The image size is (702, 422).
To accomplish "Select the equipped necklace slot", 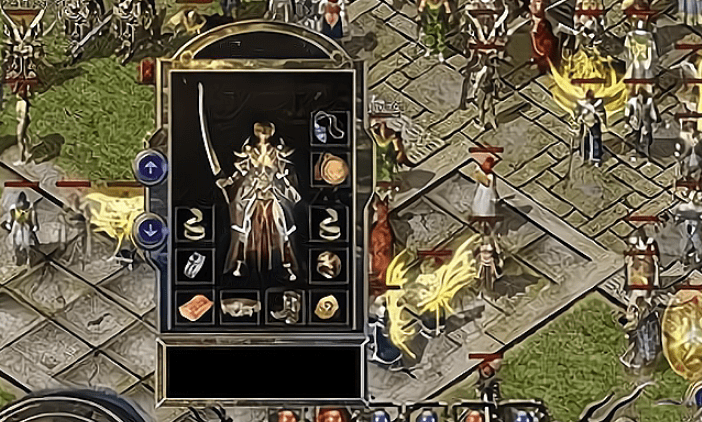I will point(329,127).
